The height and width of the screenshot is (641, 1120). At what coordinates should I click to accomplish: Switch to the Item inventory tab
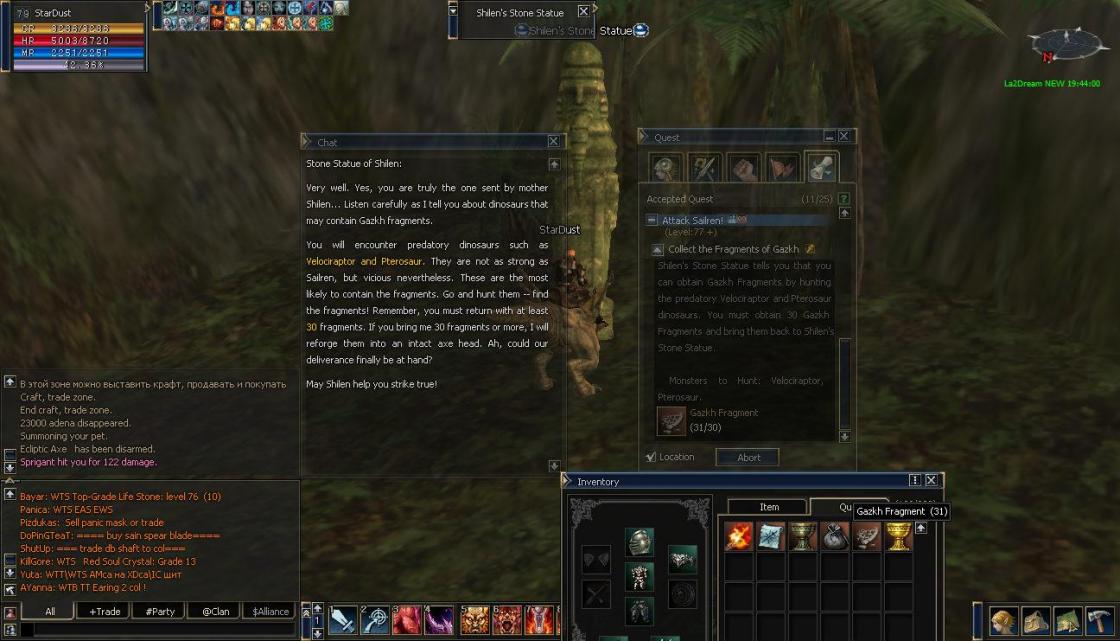point(768,507)
